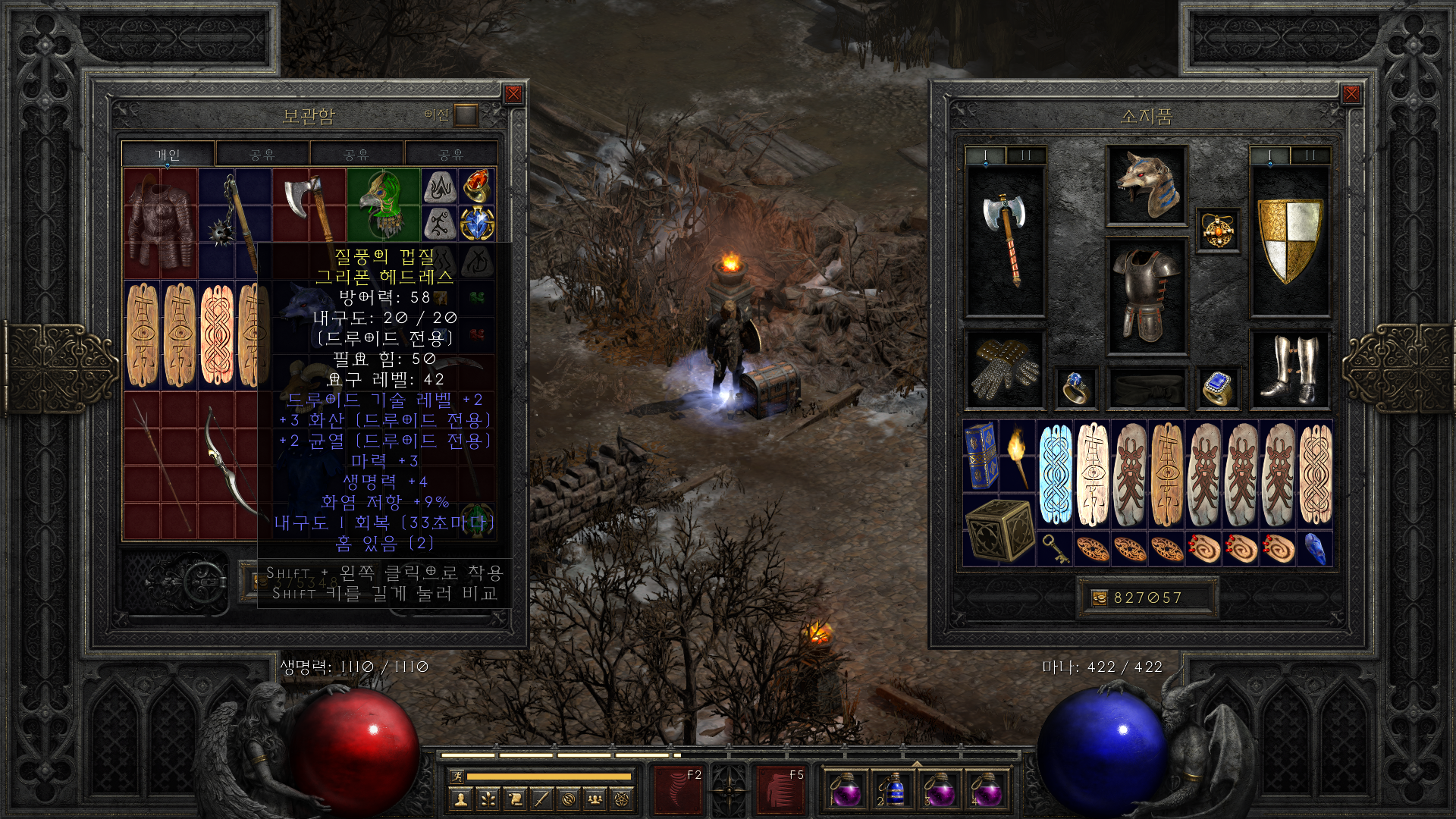Close the stash window

pos(513,94)
